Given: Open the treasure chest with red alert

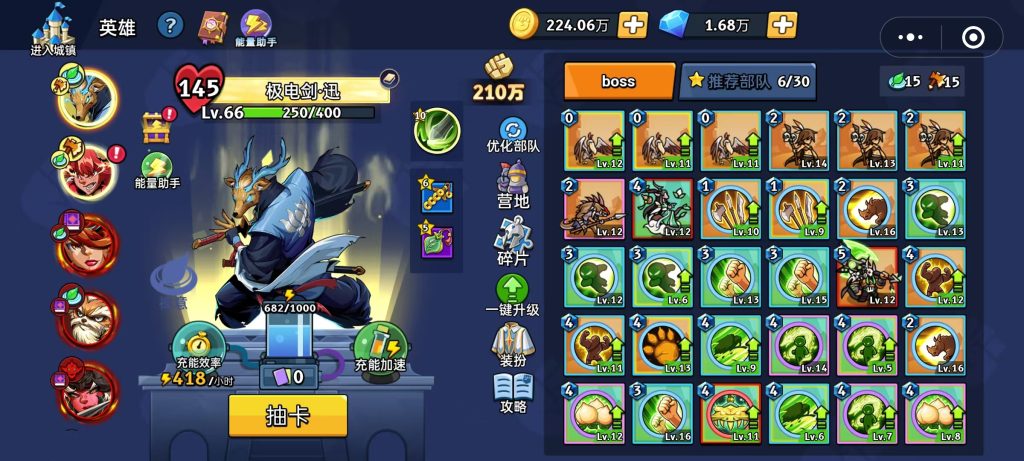Looking at the screenshot, I should (x=157, y=126).
